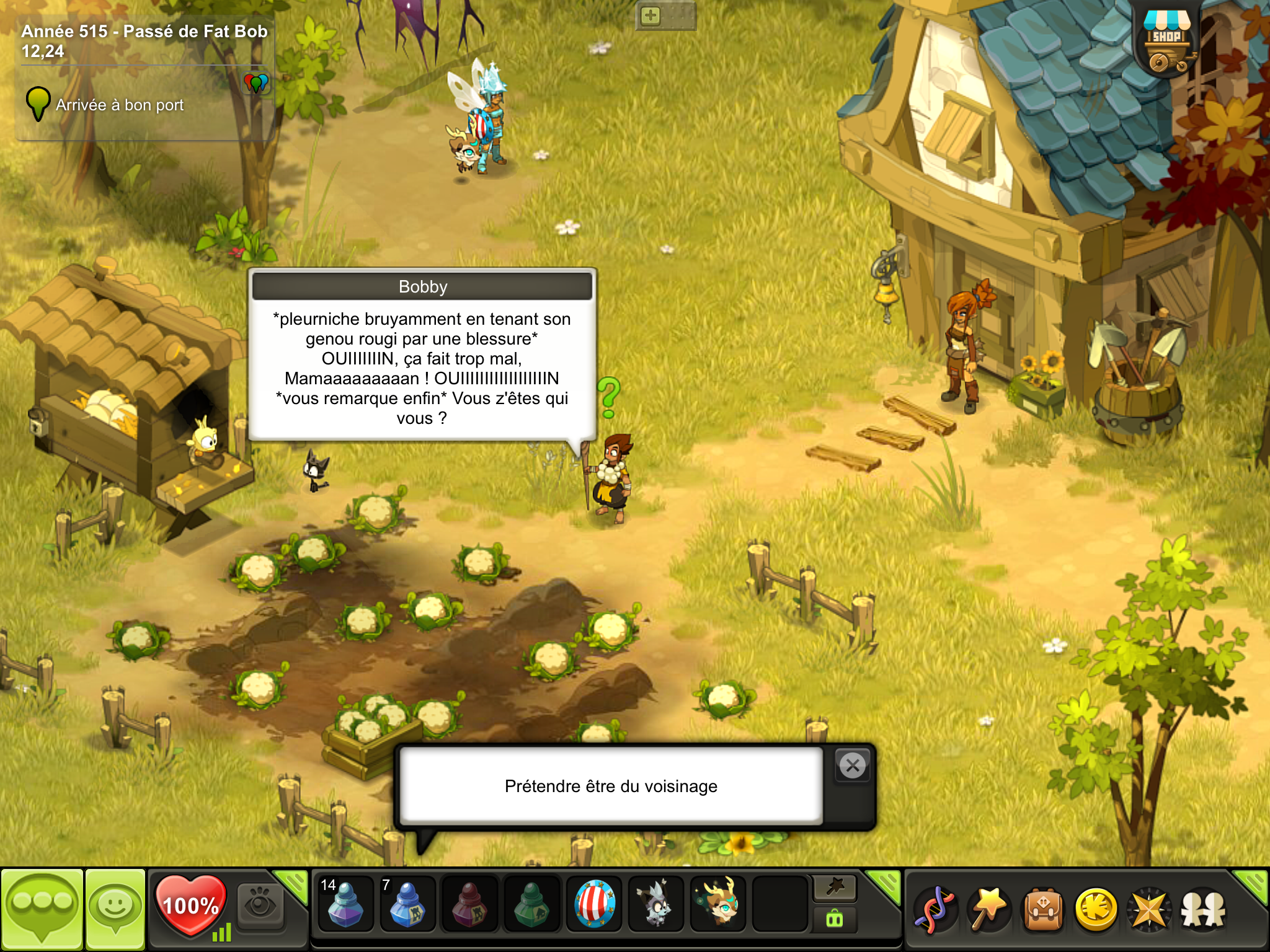The image size is (1270, 952).
Task: Select the antlered deer pet slot
Action: (x=719, y=905)
